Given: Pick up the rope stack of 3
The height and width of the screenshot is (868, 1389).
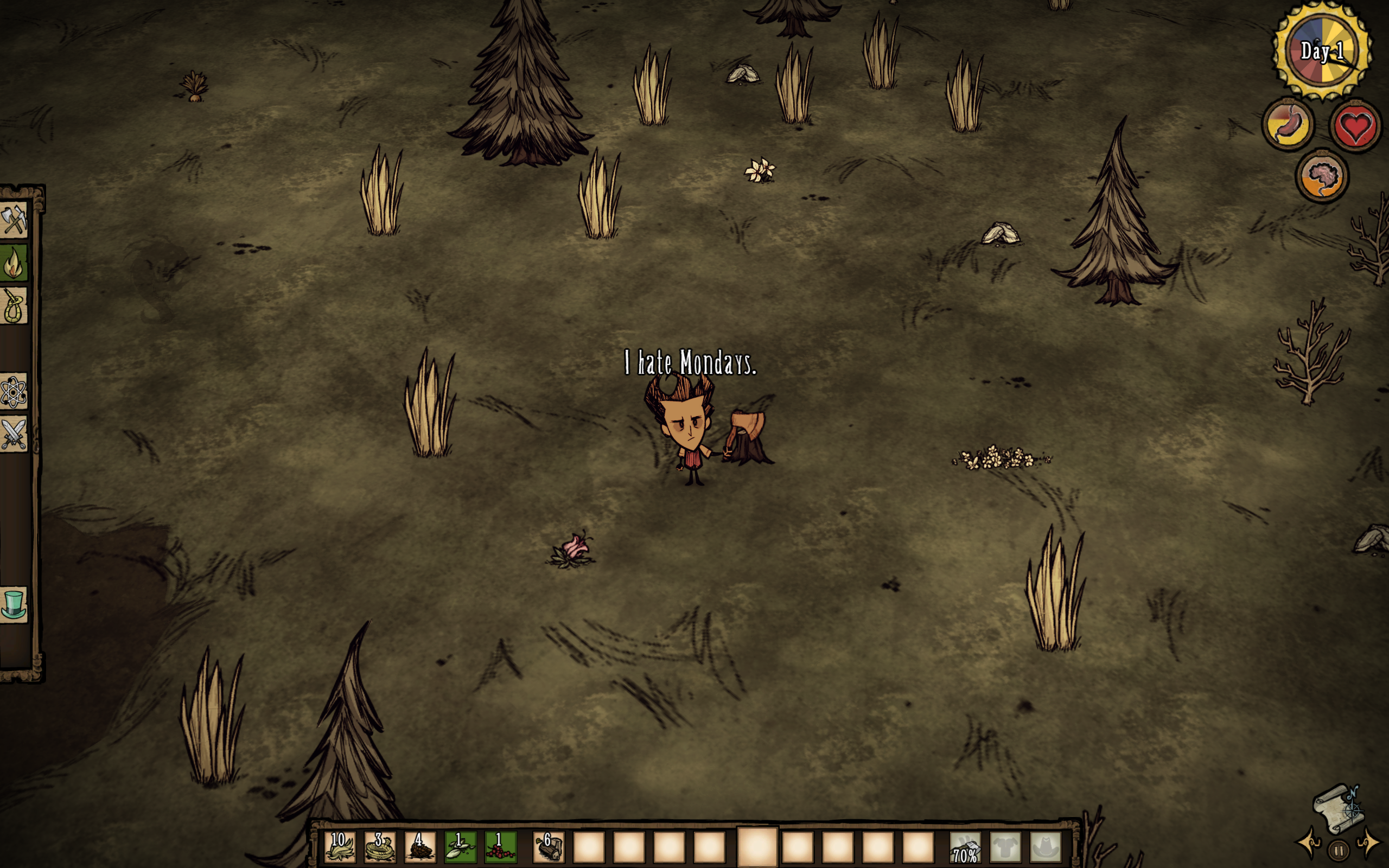Looking at the screenshot, I should (x=380, y=847).
